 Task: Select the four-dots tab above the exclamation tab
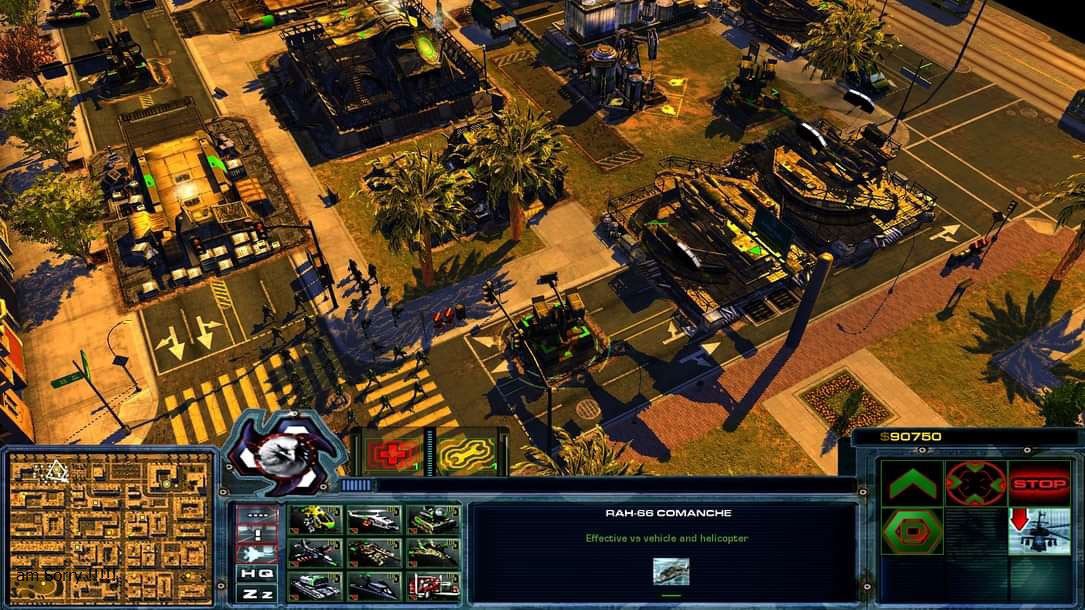point(255,515)
